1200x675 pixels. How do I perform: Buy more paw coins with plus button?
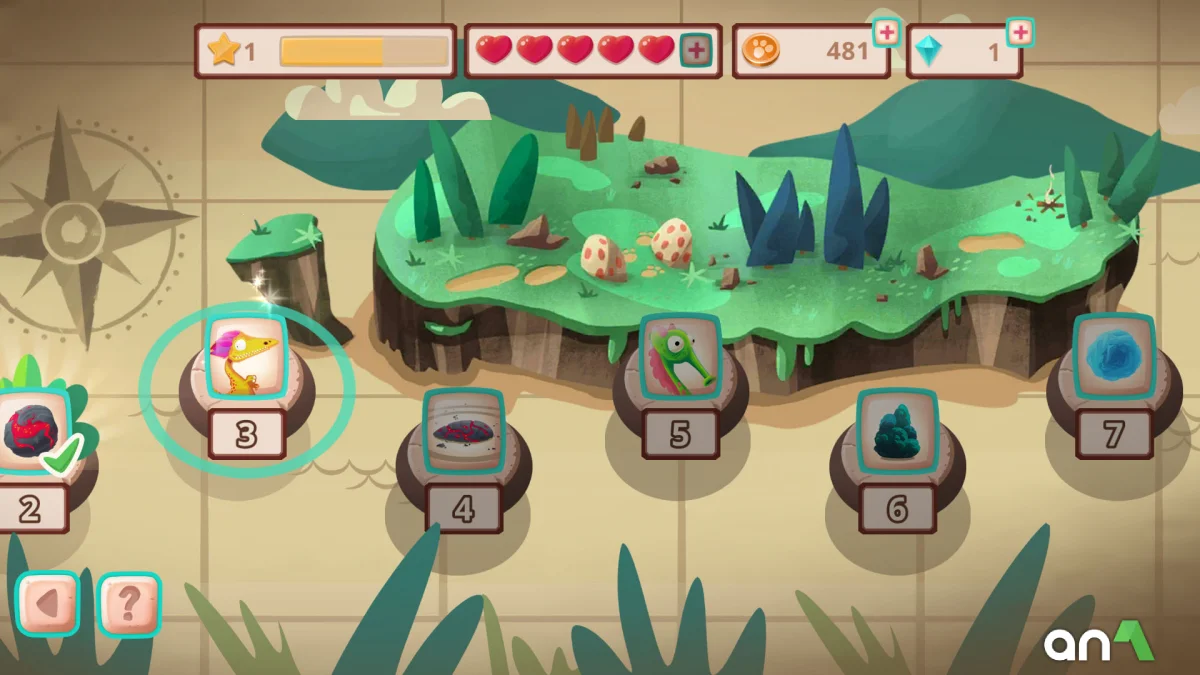click(885, 33)
